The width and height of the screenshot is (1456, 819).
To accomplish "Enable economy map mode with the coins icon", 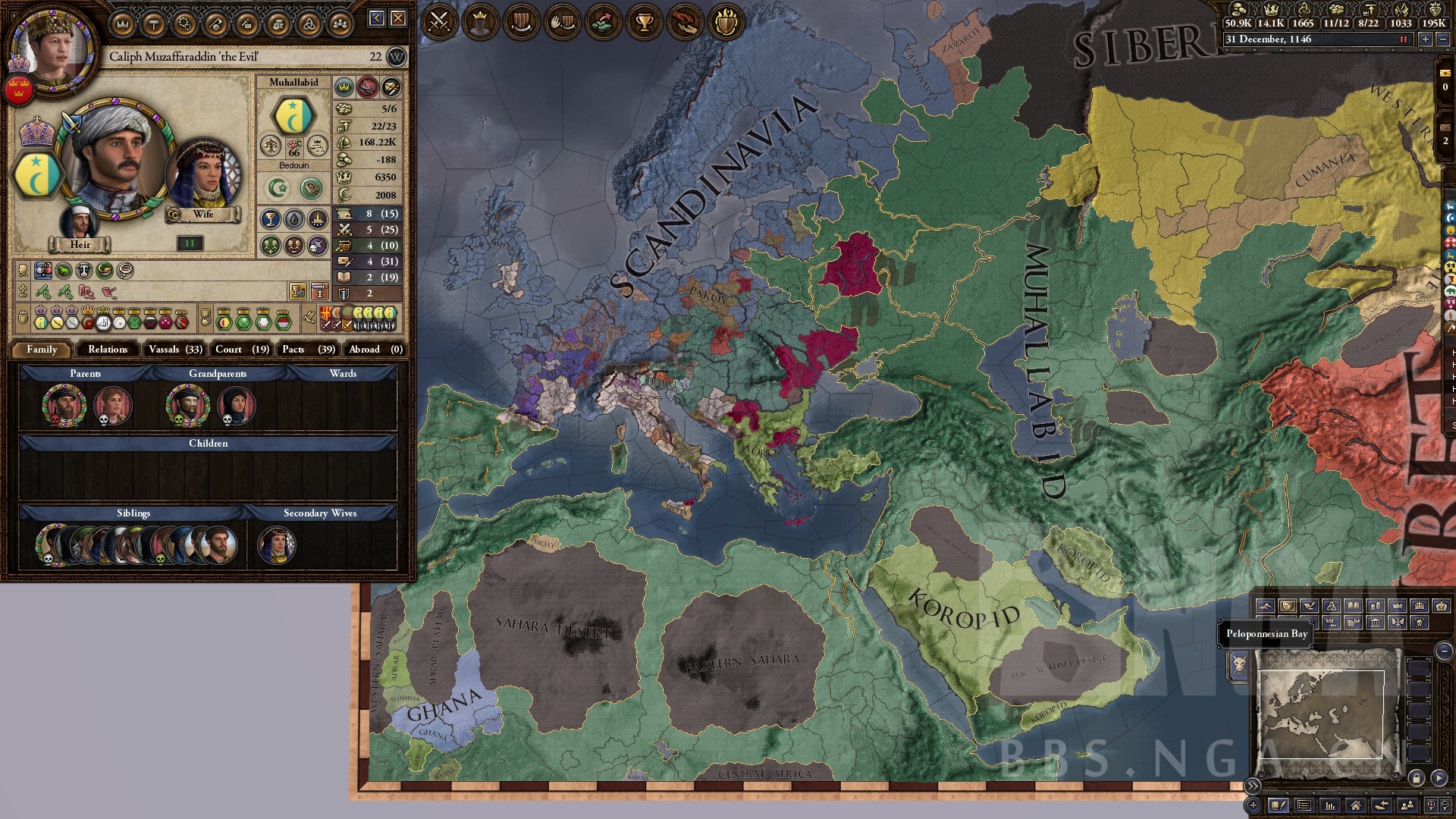I will point(1376,605).
